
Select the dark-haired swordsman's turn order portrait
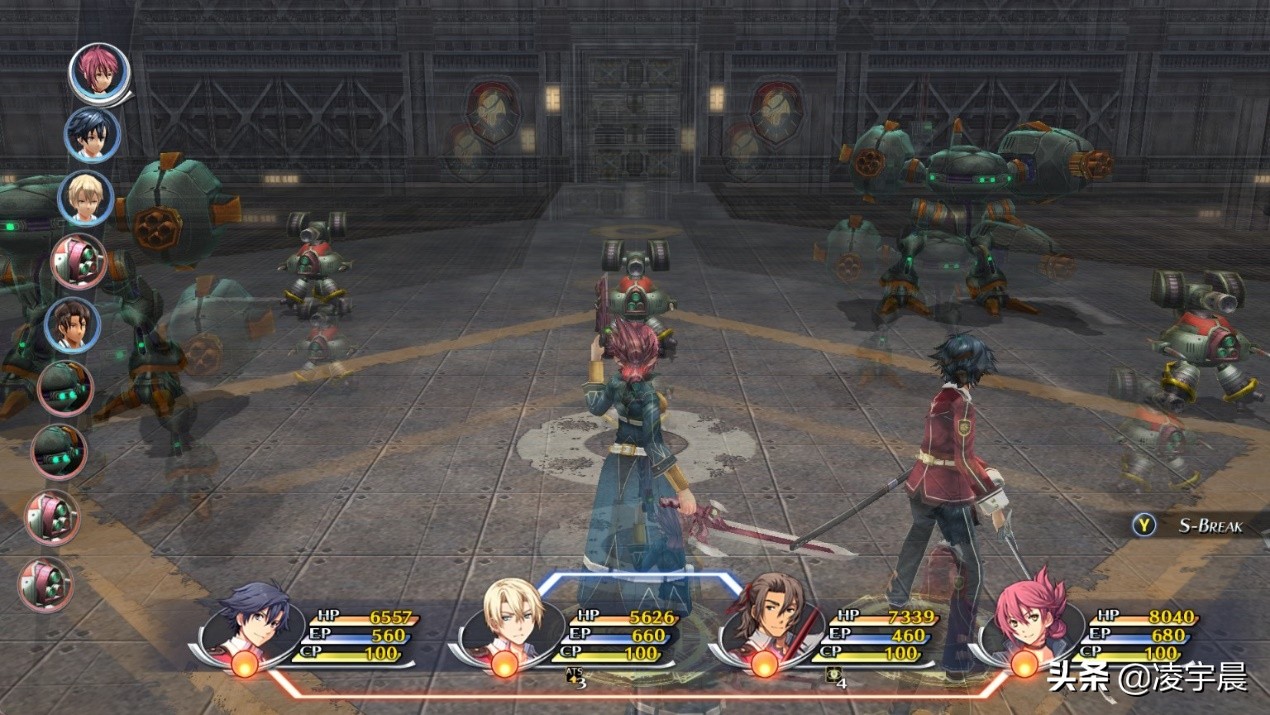92,135
